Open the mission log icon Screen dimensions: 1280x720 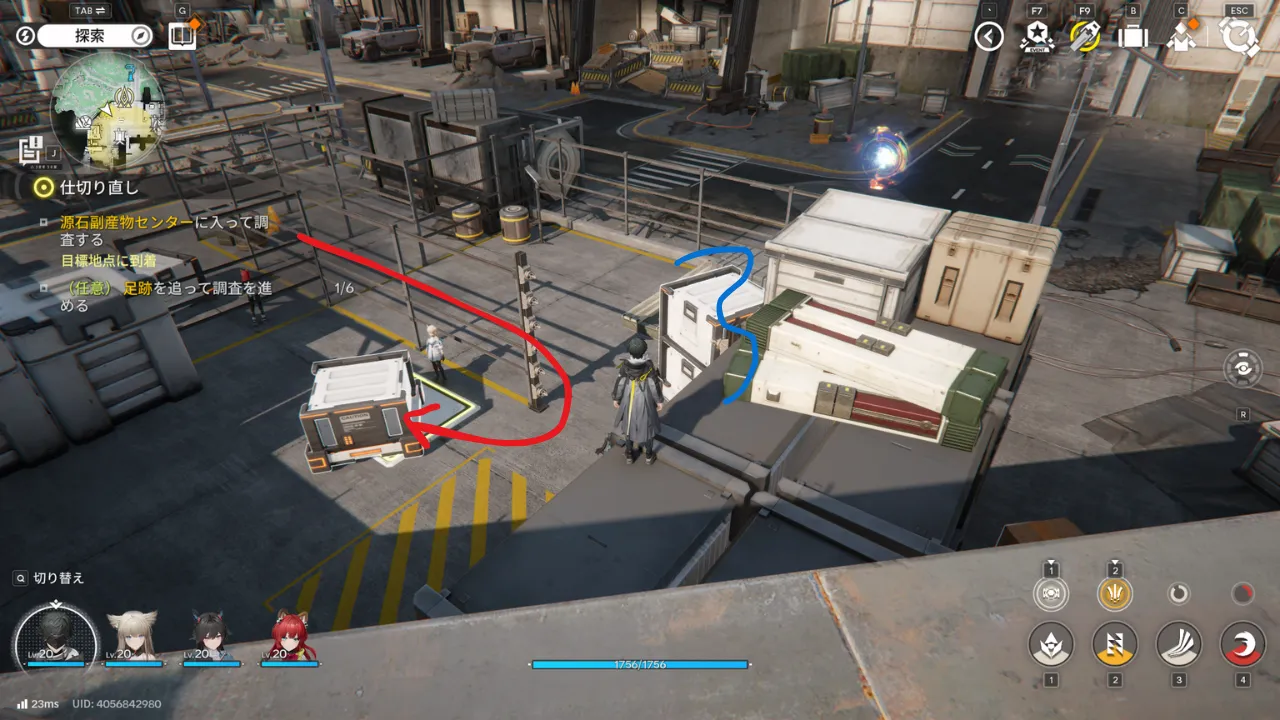[x=30, y=150]
